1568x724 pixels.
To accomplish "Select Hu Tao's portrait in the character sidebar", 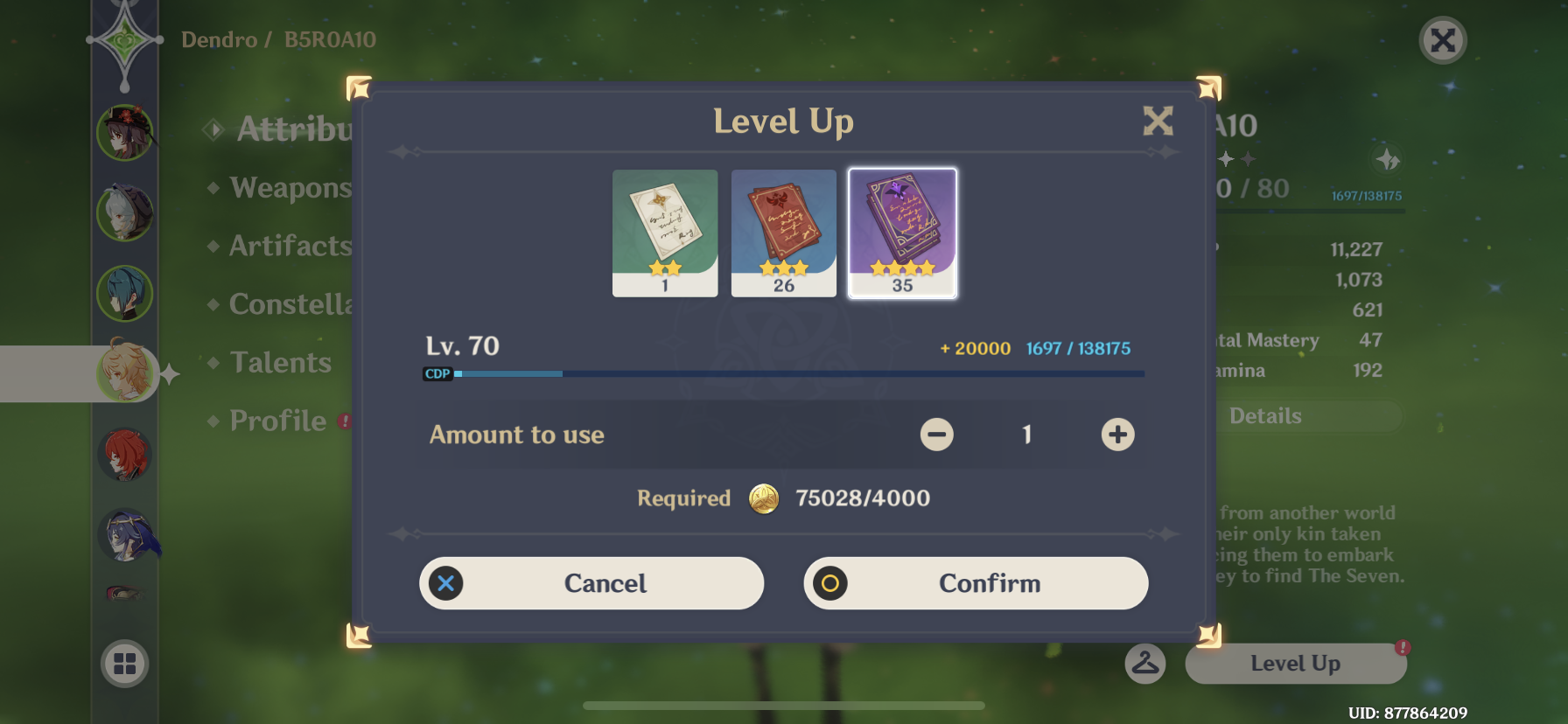I will pos(124,131).
